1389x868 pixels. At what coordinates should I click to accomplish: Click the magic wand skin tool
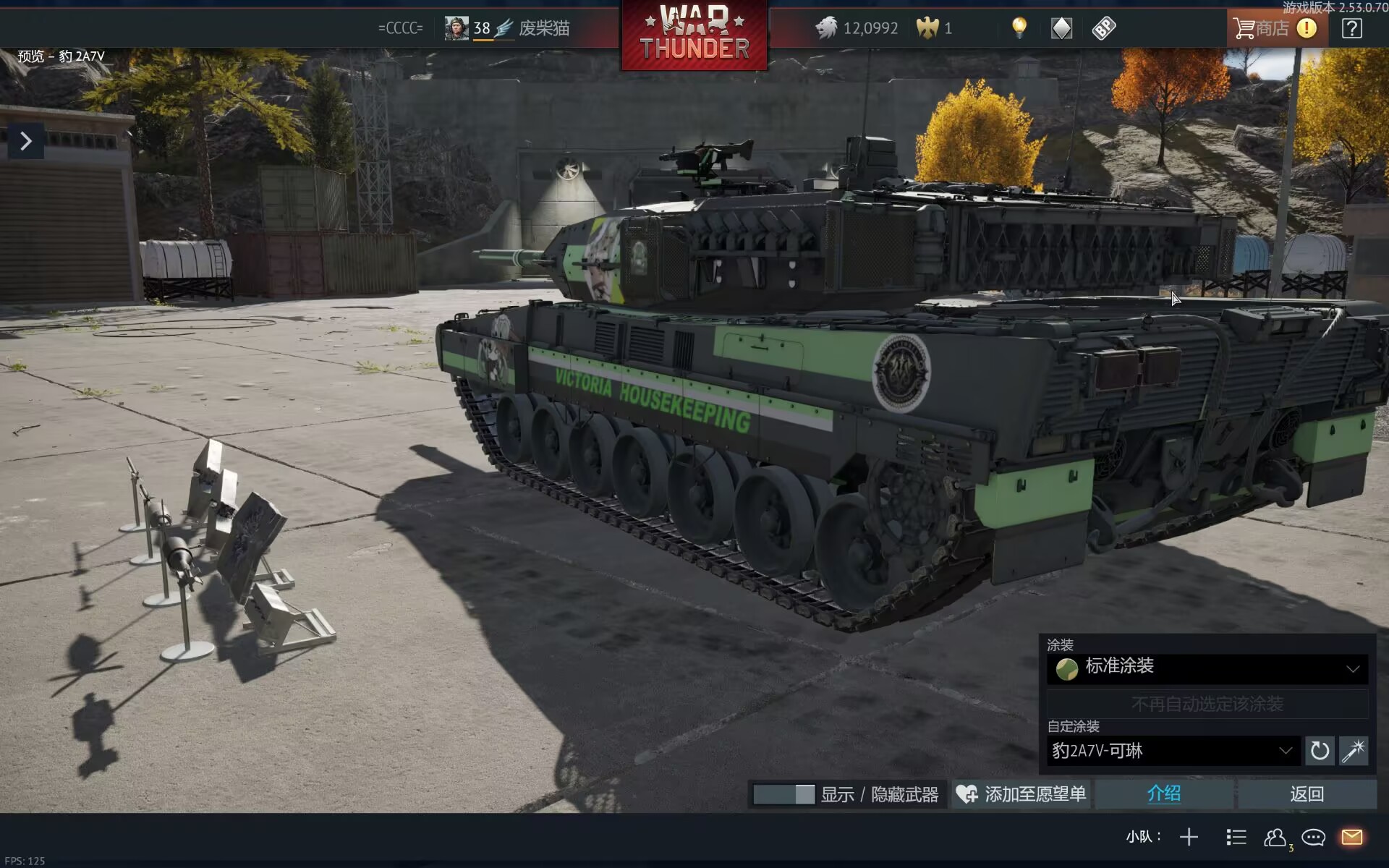tap(1354, 751)
